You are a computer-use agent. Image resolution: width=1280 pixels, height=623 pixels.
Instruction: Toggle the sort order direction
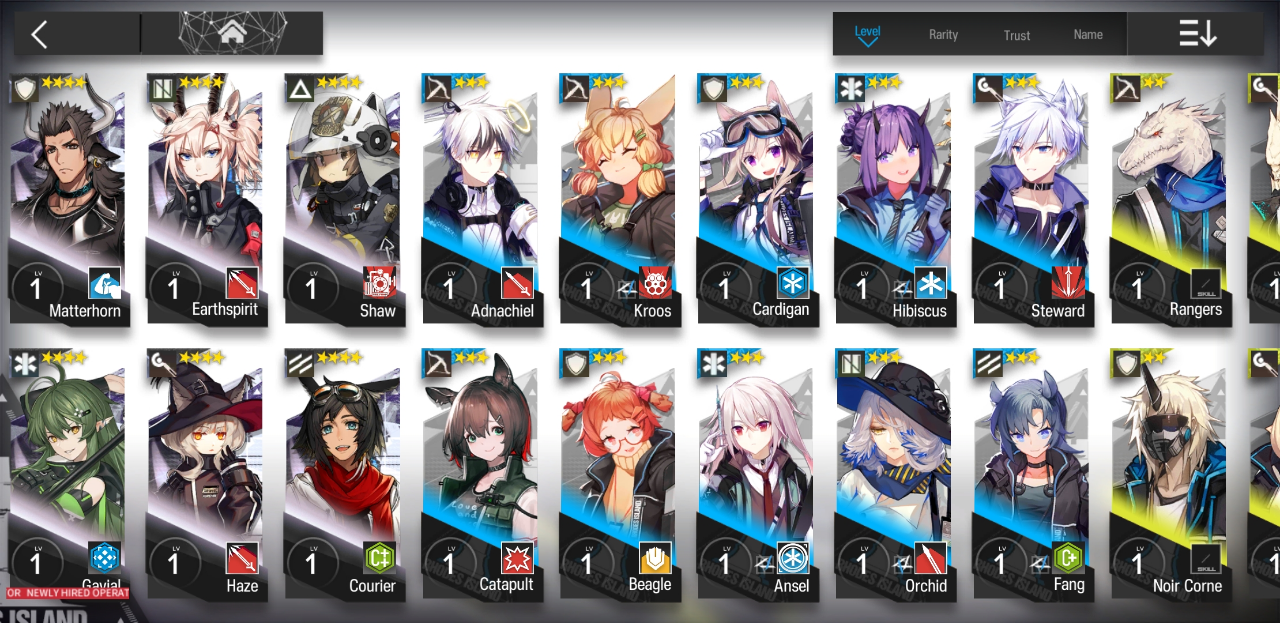(x=1197, y=34)
